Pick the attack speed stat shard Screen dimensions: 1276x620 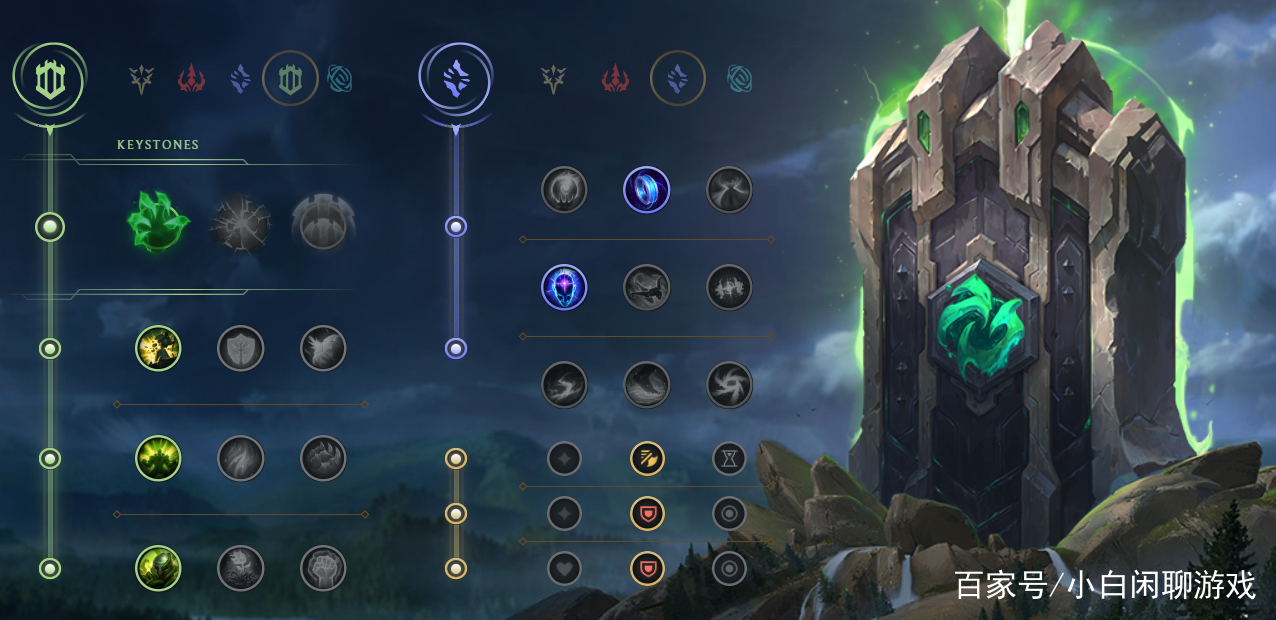click(x=647, y=458)
